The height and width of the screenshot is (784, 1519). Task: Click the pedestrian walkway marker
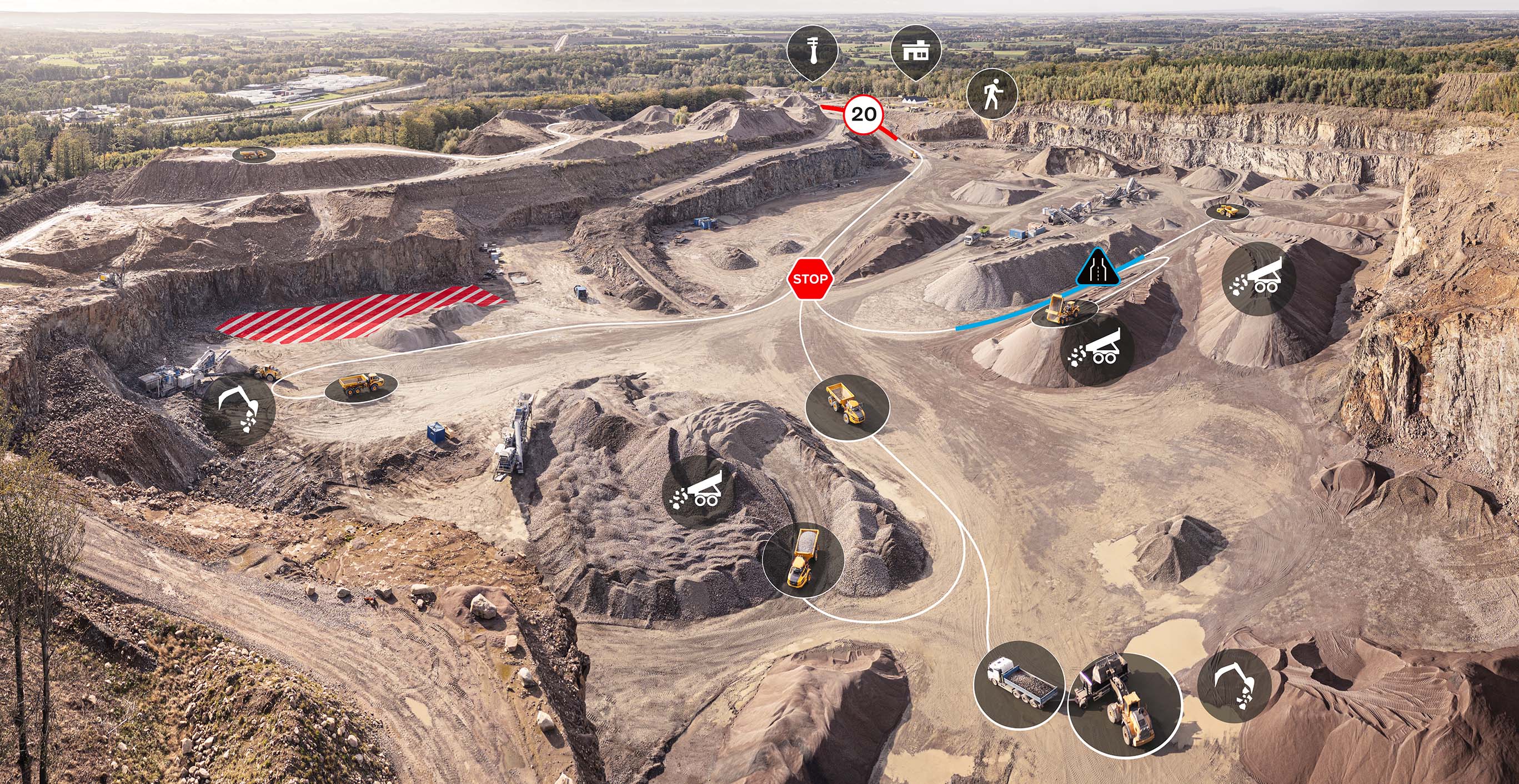(992, 94)
